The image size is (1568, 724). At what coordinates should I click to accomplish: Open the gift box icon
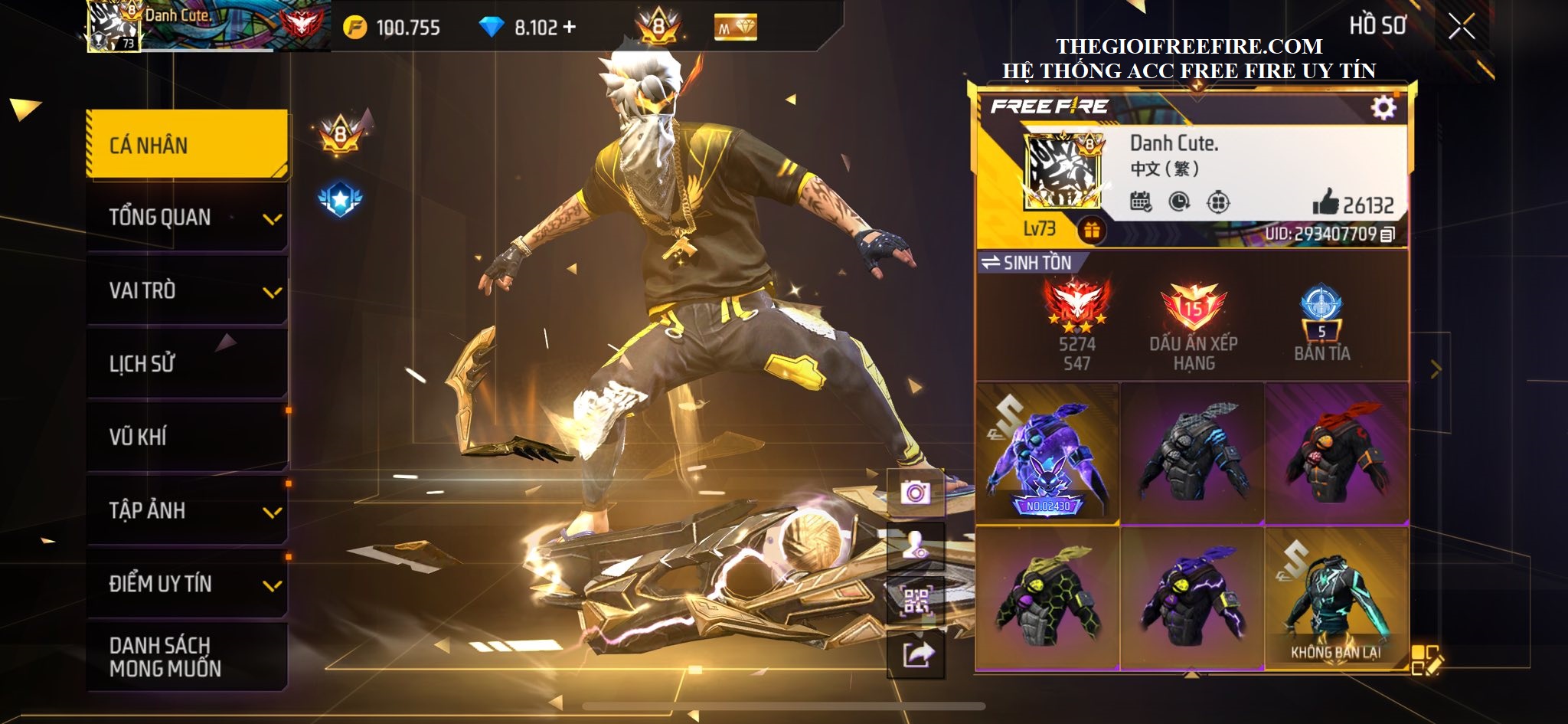1092,230
